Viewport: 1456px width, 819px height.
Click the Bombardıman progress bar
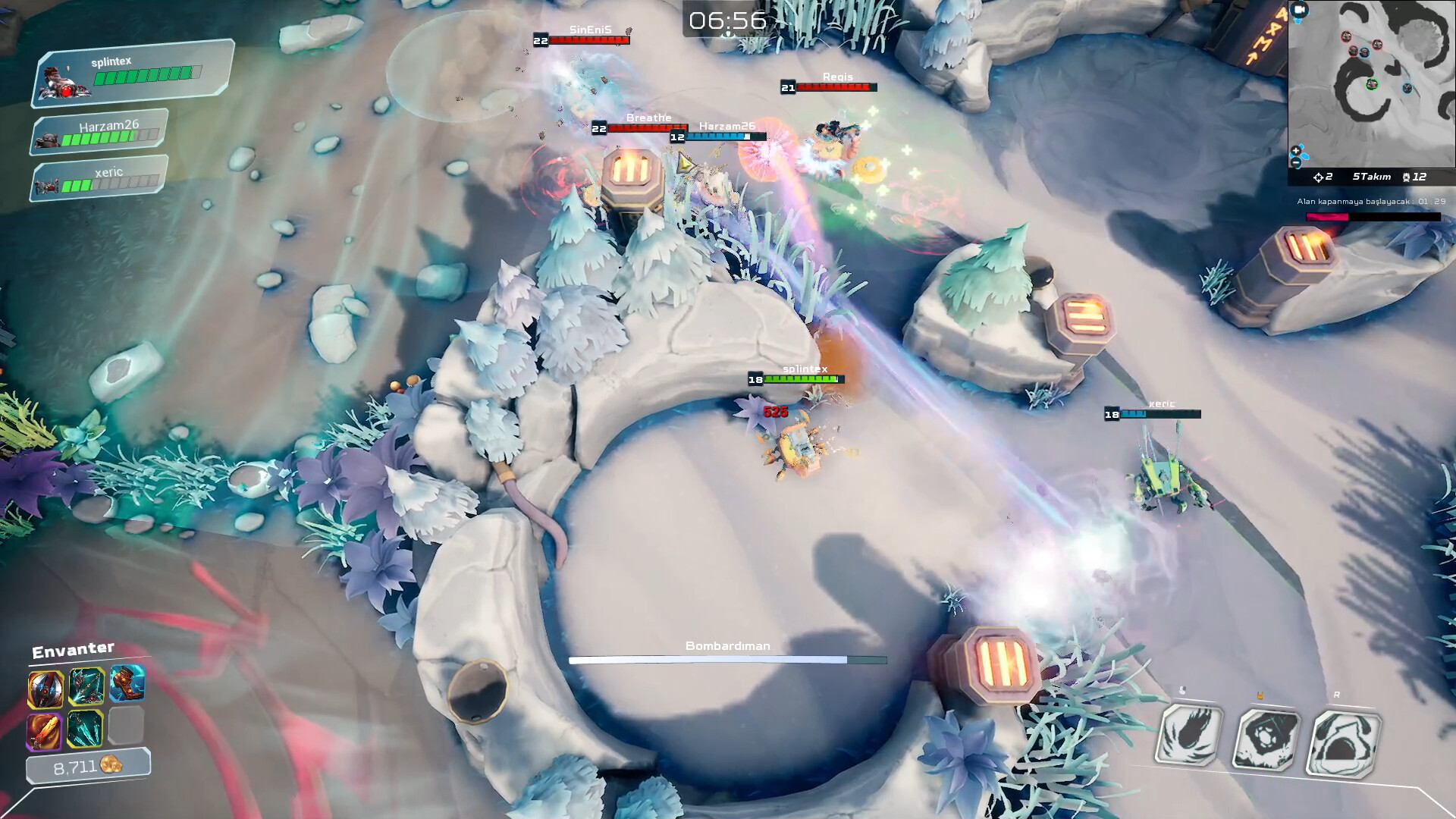(x=728, y=659)
